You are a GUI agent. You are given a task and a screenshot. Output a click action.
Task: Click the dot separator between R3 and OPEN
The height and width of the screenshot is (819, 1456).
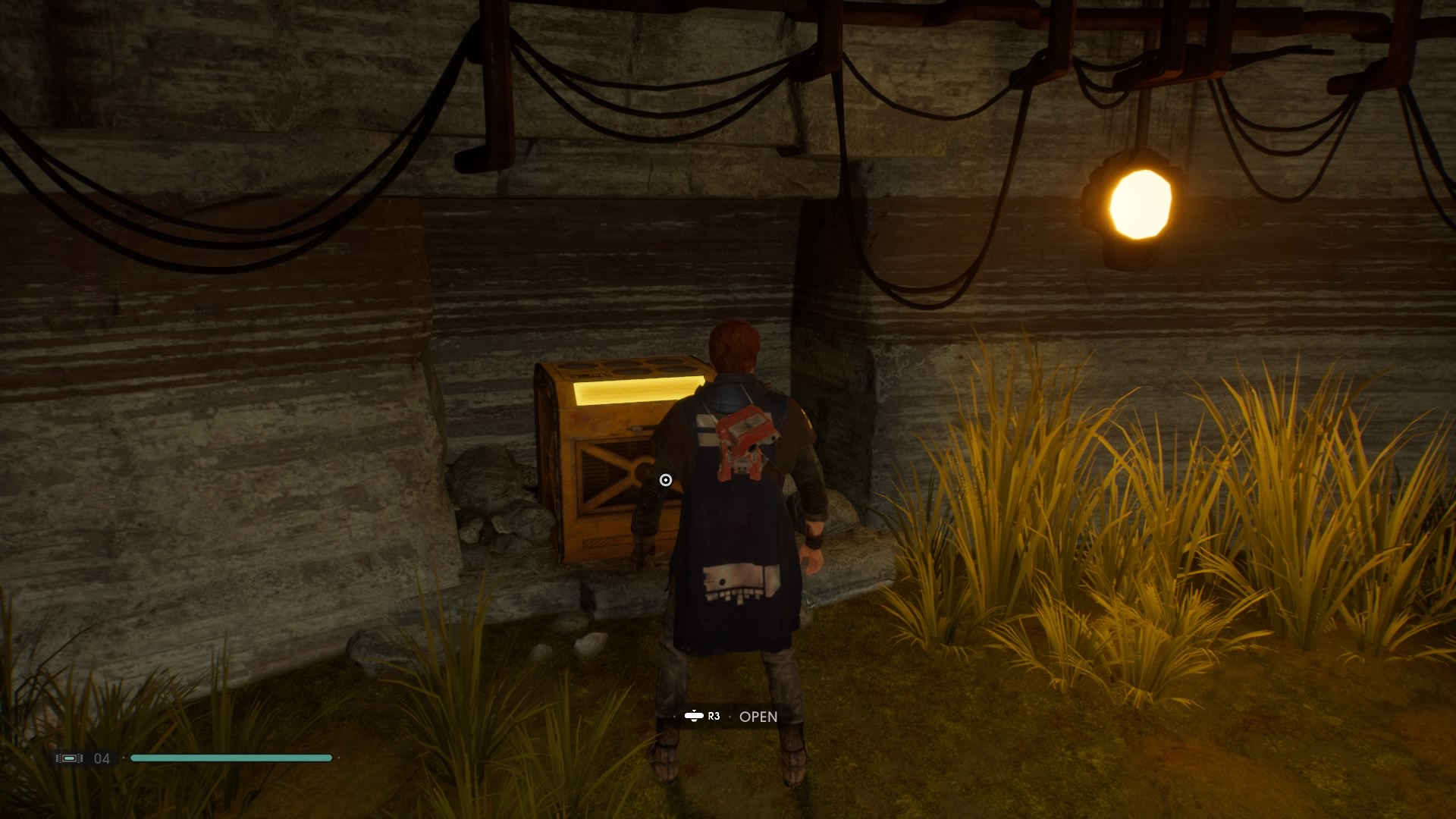[x=730, y=716]
